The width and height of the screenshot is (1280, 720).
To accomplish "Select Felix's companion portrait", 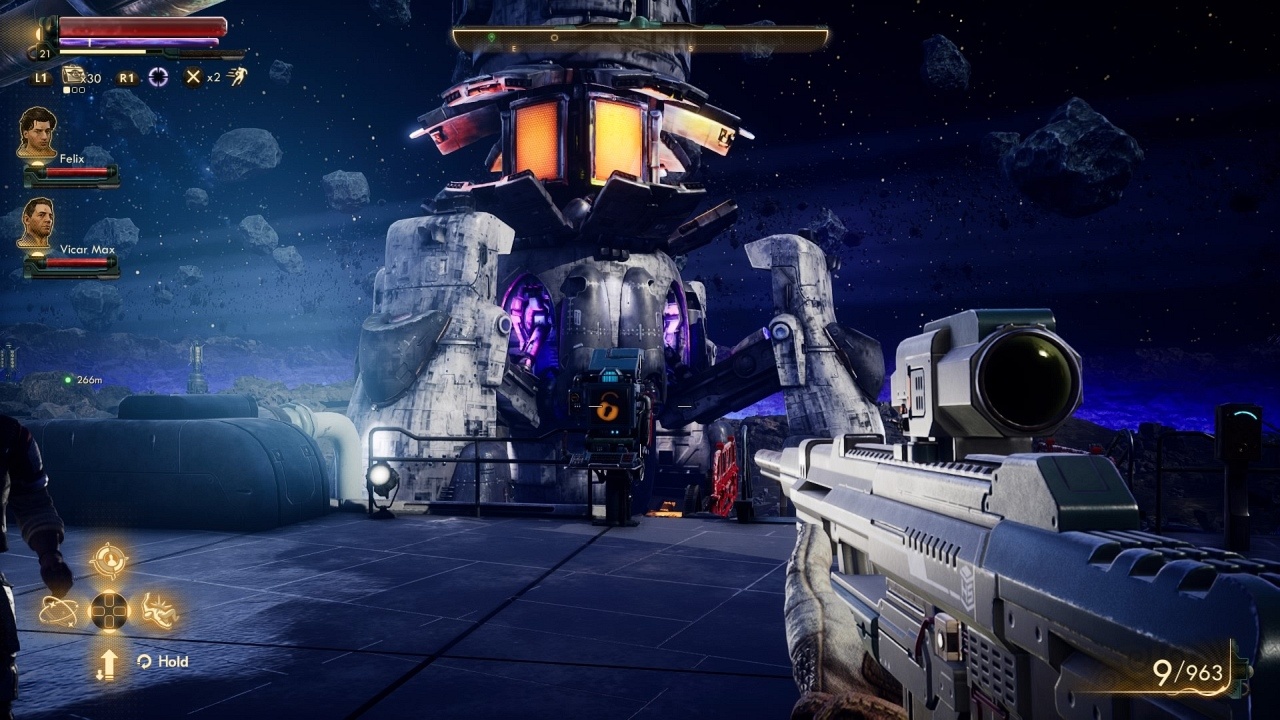I will coord(37,132).
